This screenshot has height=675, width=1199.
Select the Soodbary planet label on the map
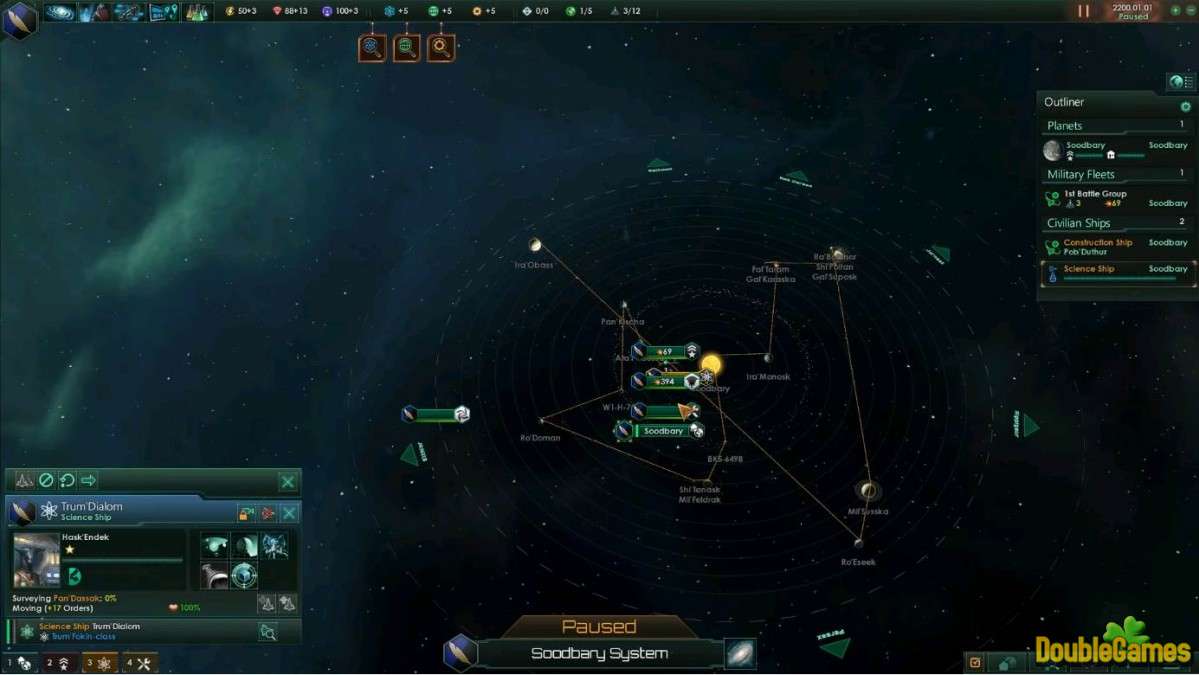coord(663,431)
